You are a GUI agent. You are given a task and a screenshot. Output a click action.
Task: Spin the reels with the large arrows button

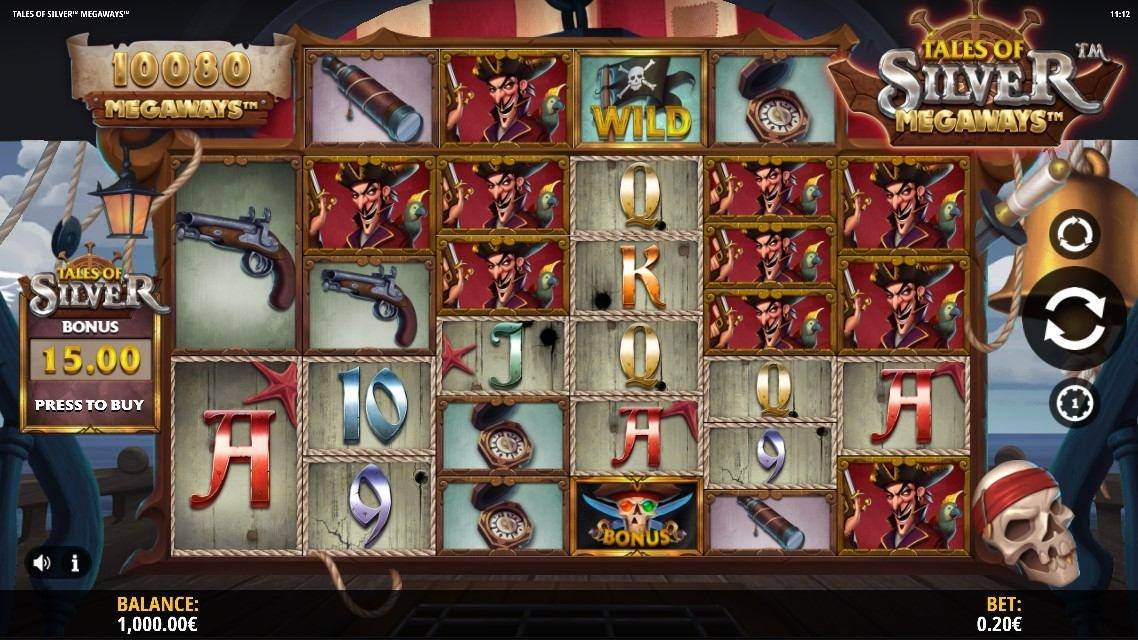click(1075, 319)
